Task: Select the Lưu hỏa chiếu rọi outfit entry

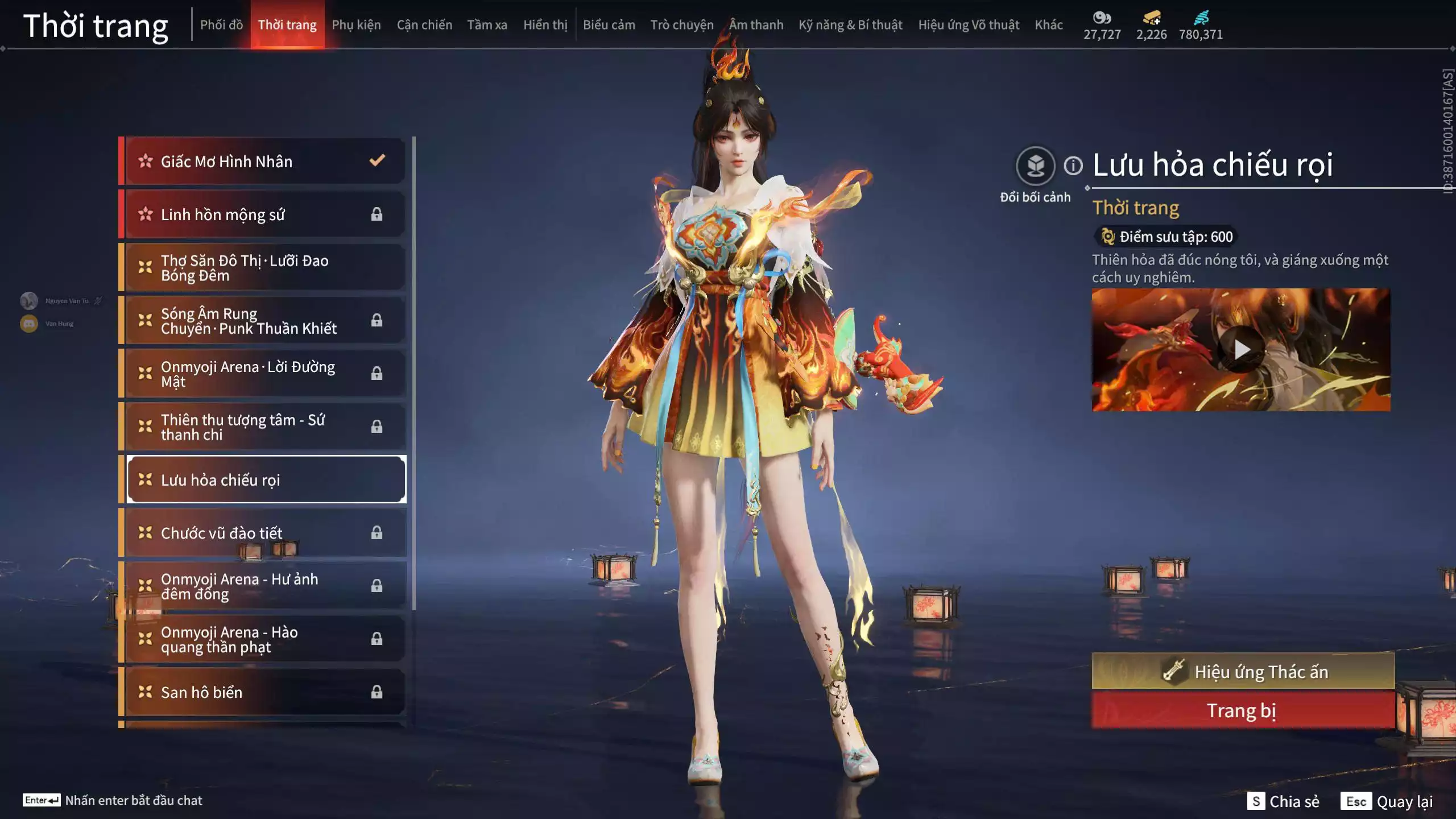Action: (x=265, y=479)
